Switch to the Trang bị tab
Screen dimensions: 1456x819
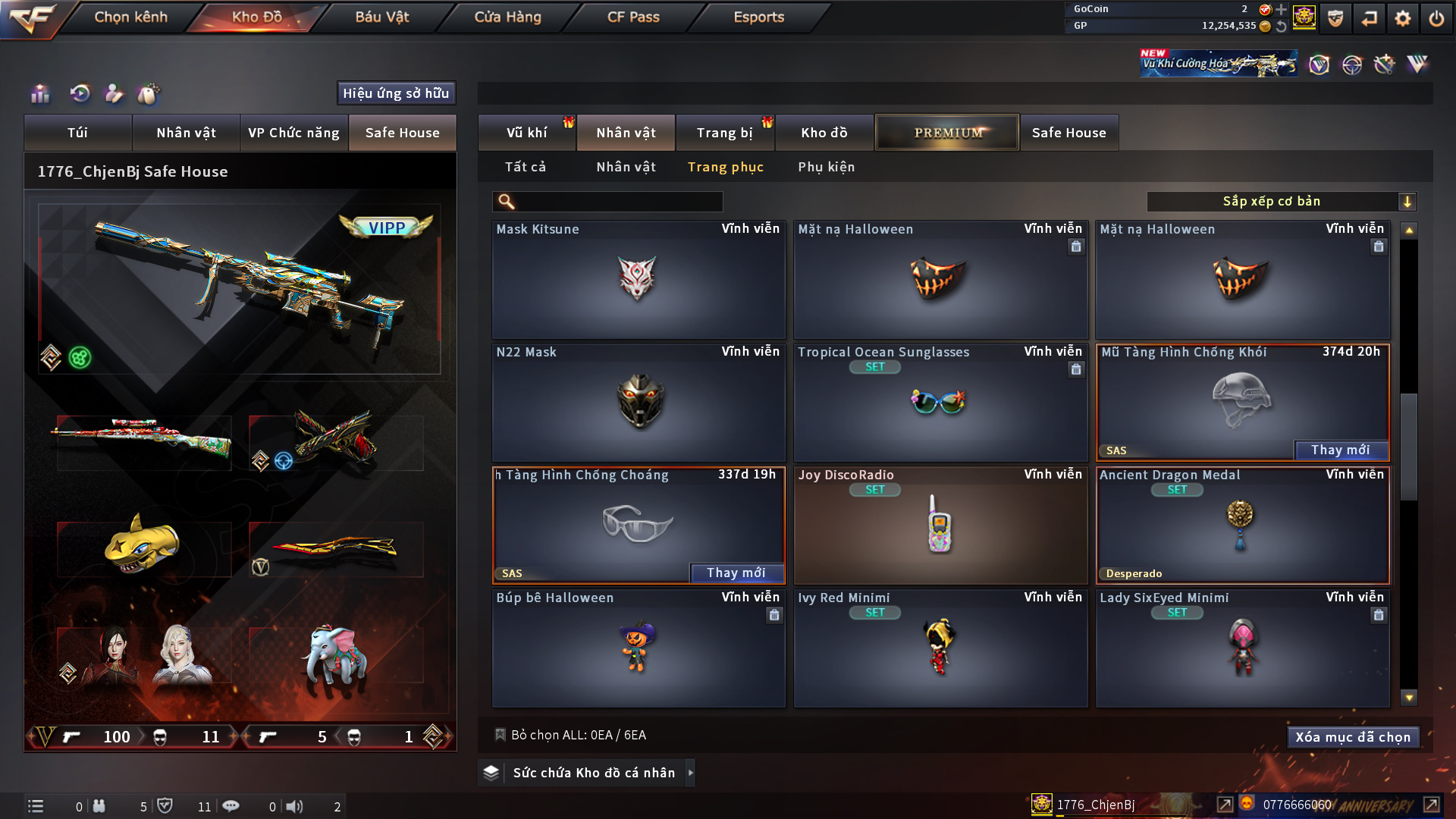tap(724, 133)
